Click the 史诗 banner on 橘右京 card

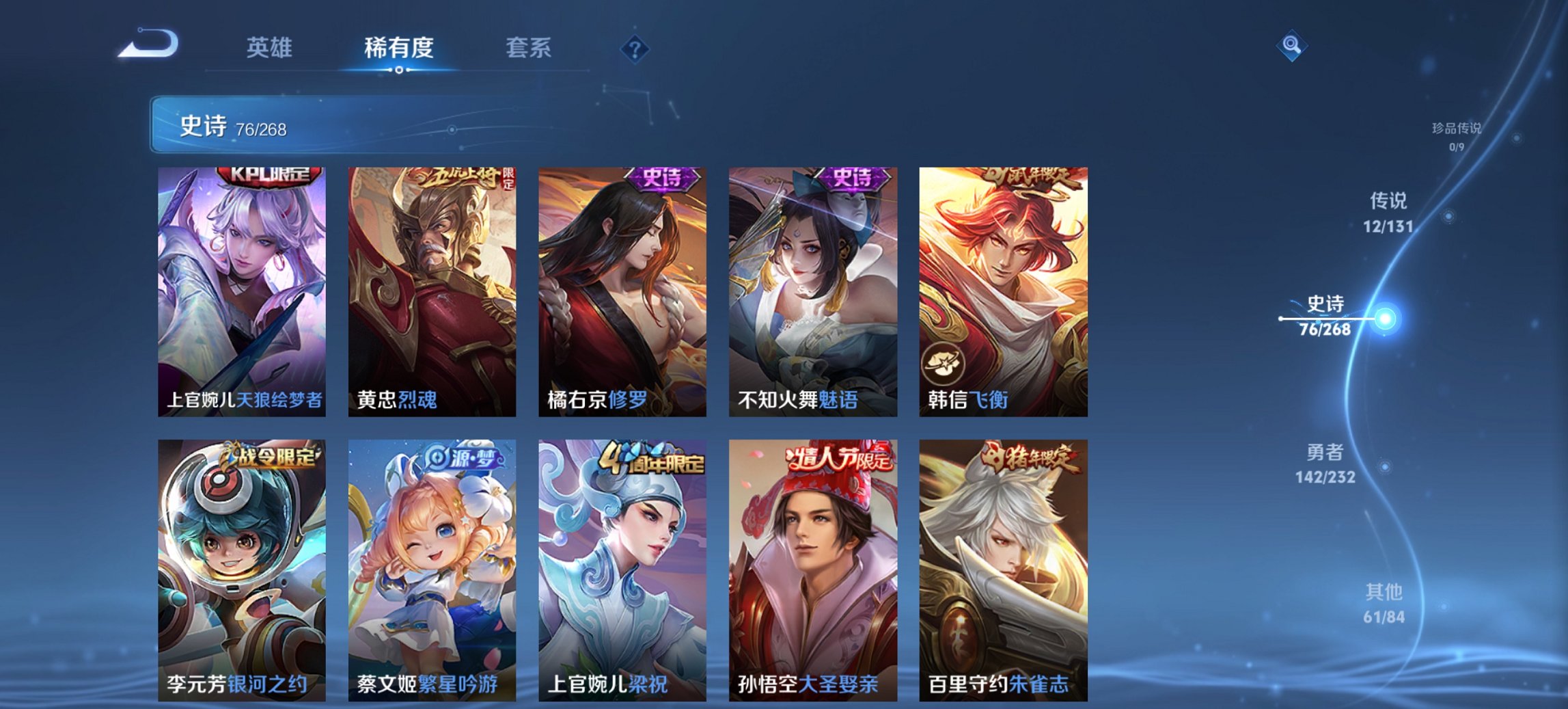[x=663, y=176]
